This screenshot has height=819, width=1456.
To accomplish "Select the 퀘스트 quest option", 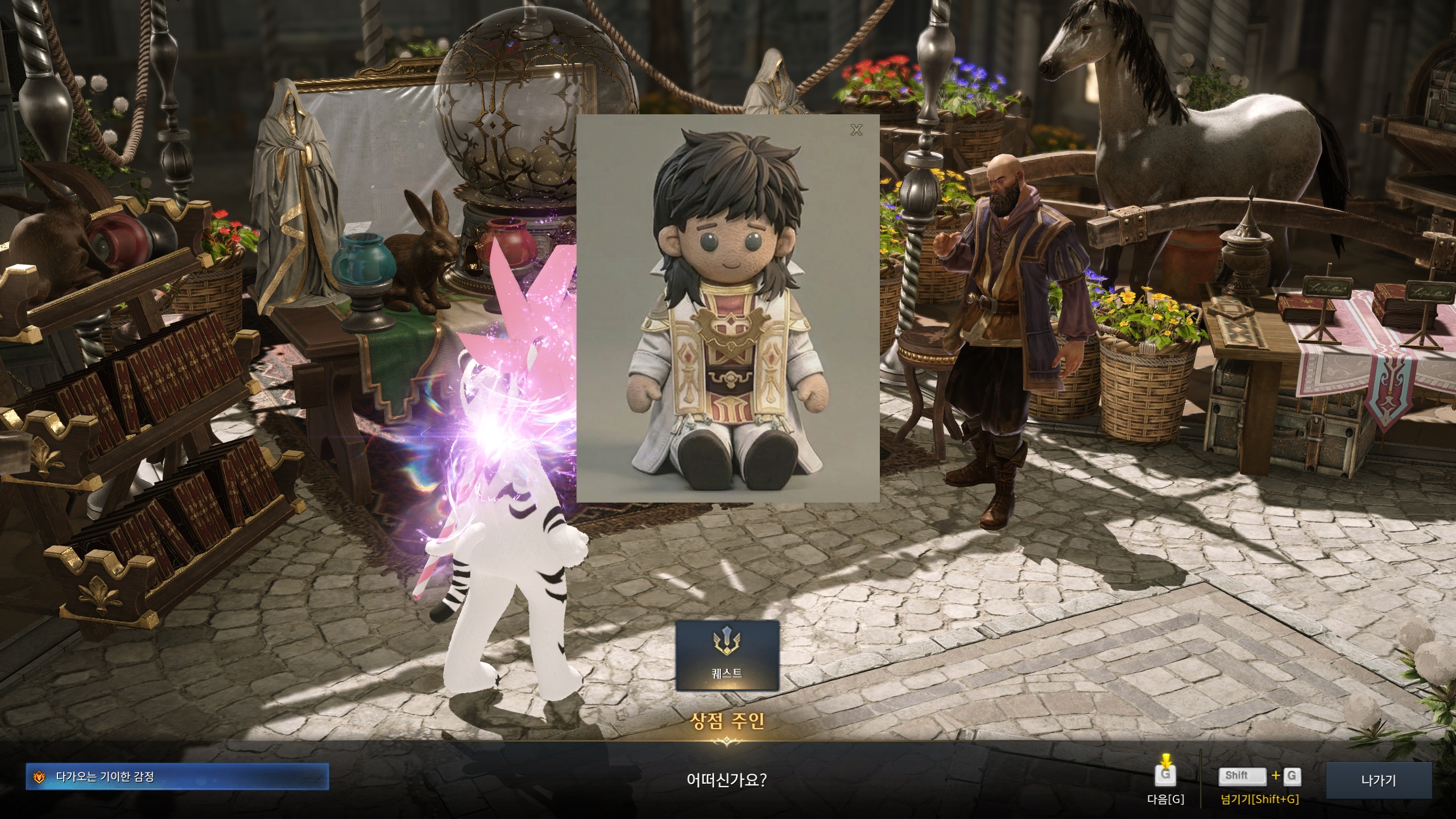I will 727,655.
